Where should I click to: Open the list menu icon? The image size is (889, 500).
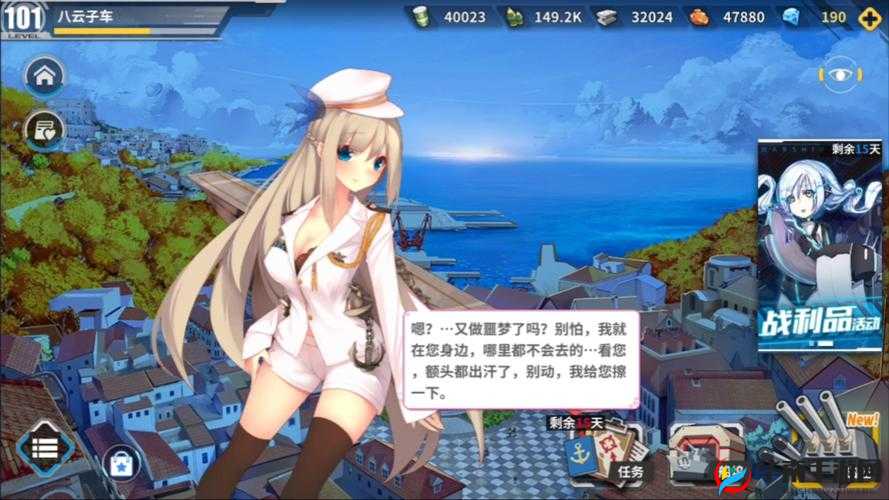(x=44, y=447)
